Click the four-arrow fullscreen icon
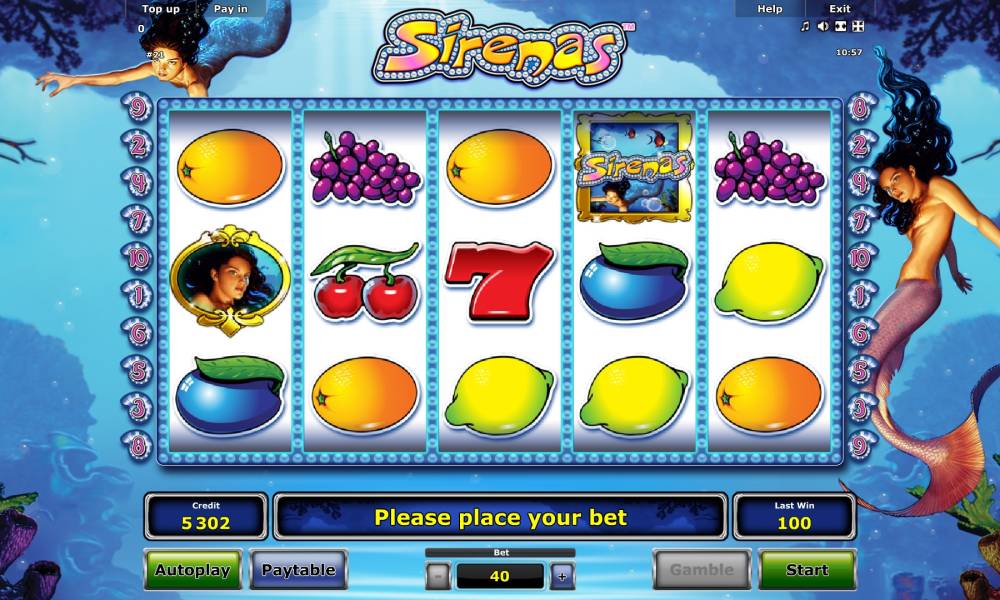 pyautogui.click(x=857, y=27)
